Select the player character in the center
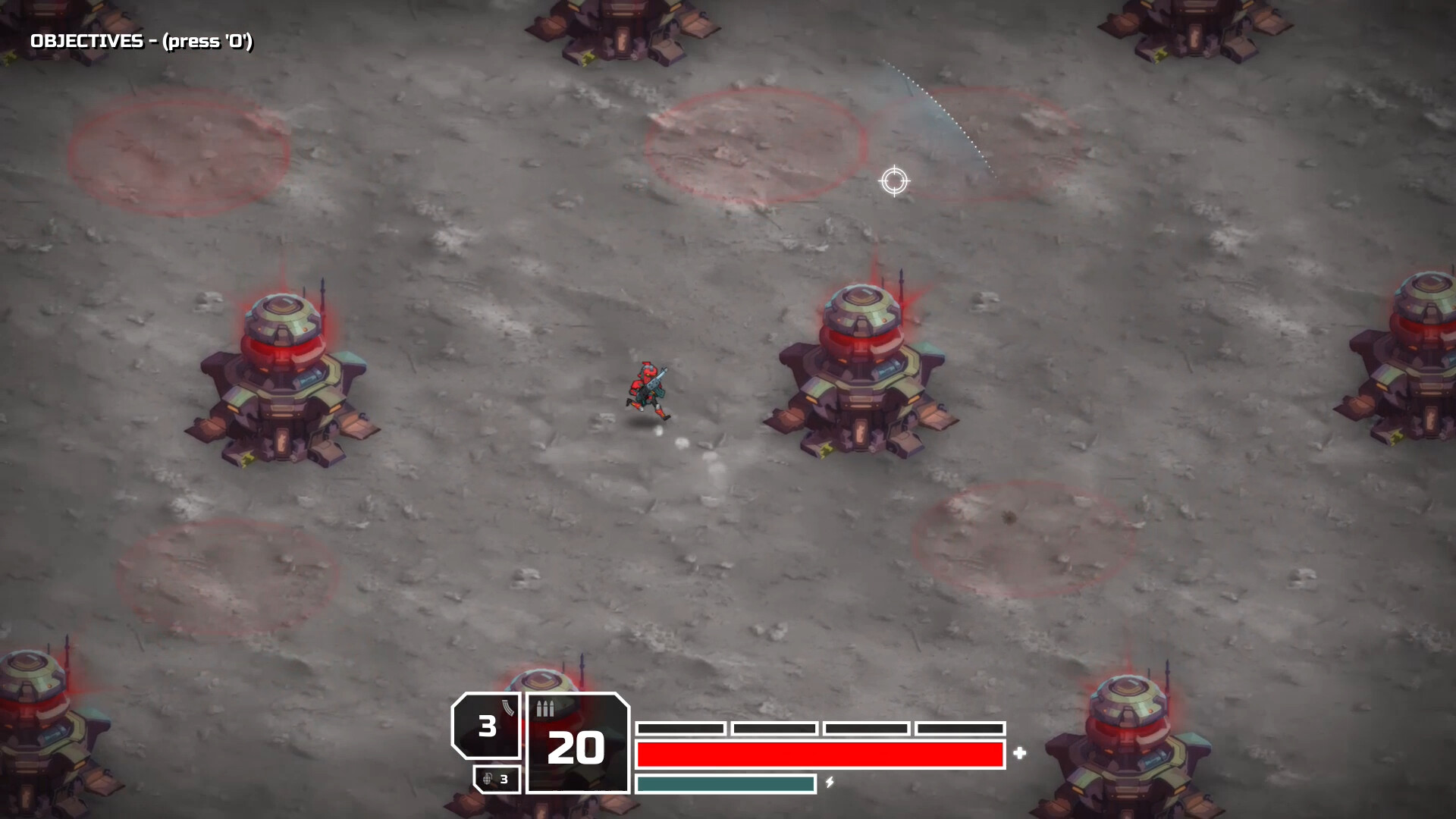The height and width of the screenshot is (819, 1456). [648, 387]
